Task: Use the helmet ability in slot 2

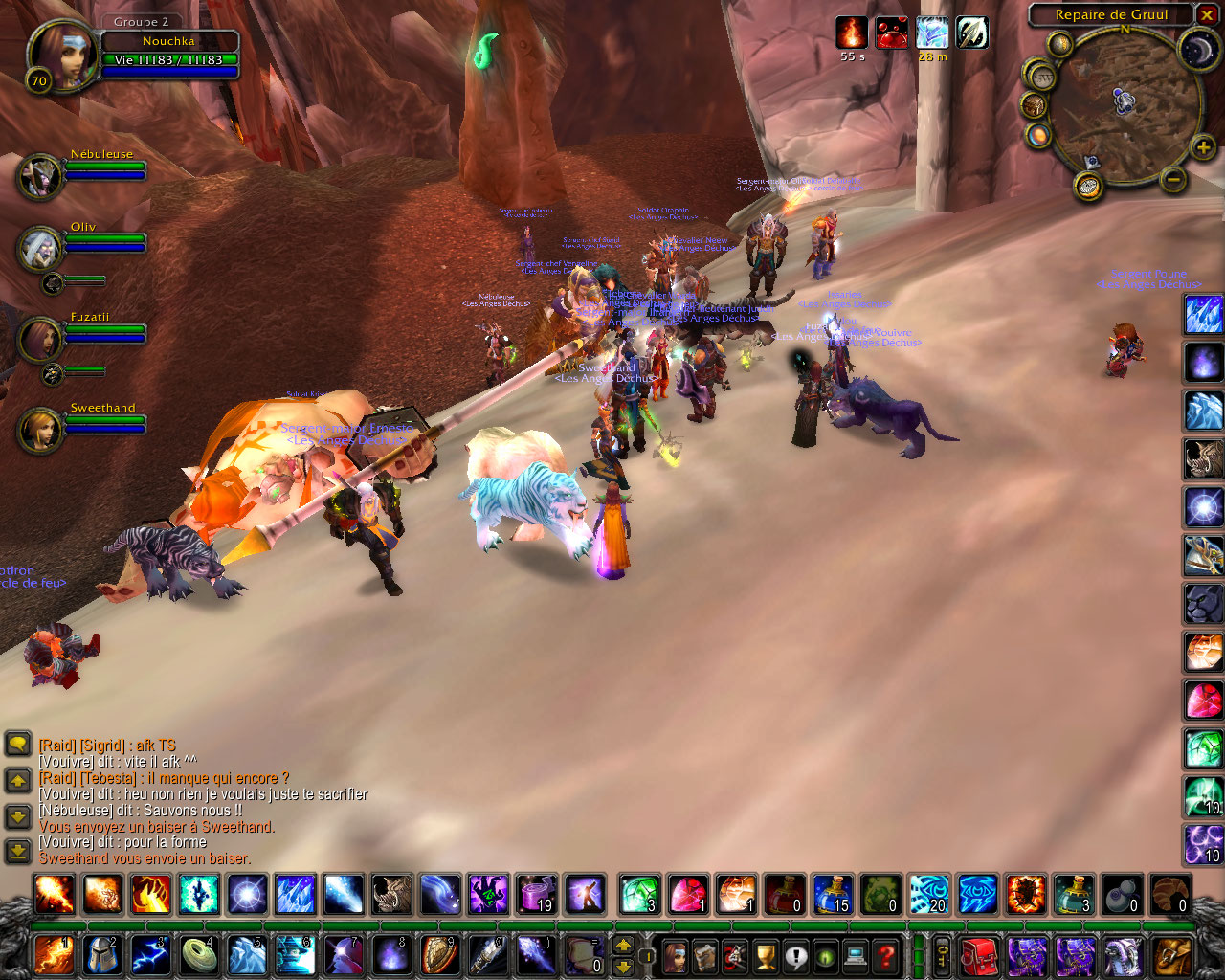Action: [x=102, y=955]
